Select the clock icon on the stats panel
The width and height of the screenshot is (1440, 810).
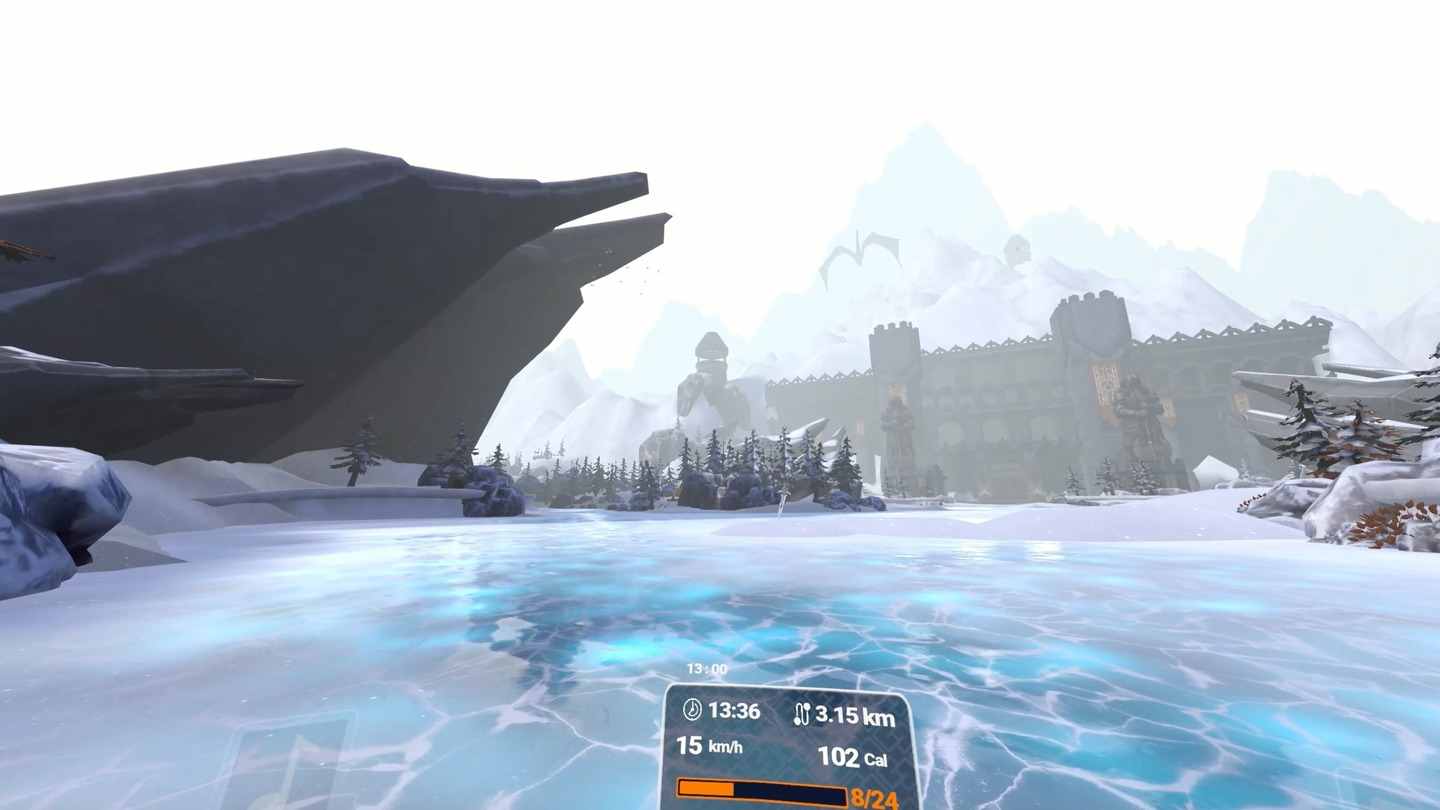pyautogui.click(x=692, y=712)
